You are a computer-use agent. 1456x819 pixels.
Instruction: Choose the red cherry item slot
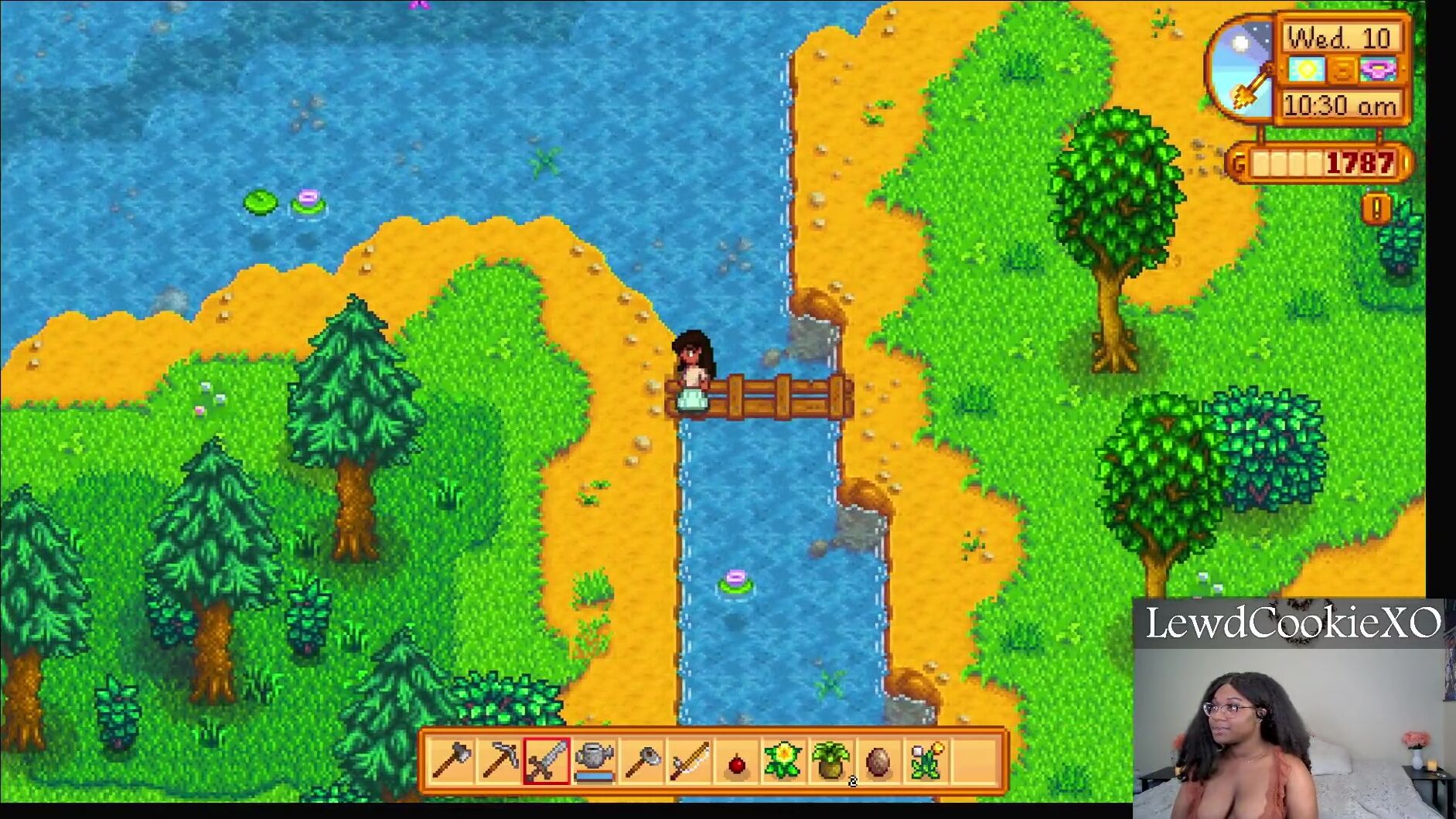(737, 762)
